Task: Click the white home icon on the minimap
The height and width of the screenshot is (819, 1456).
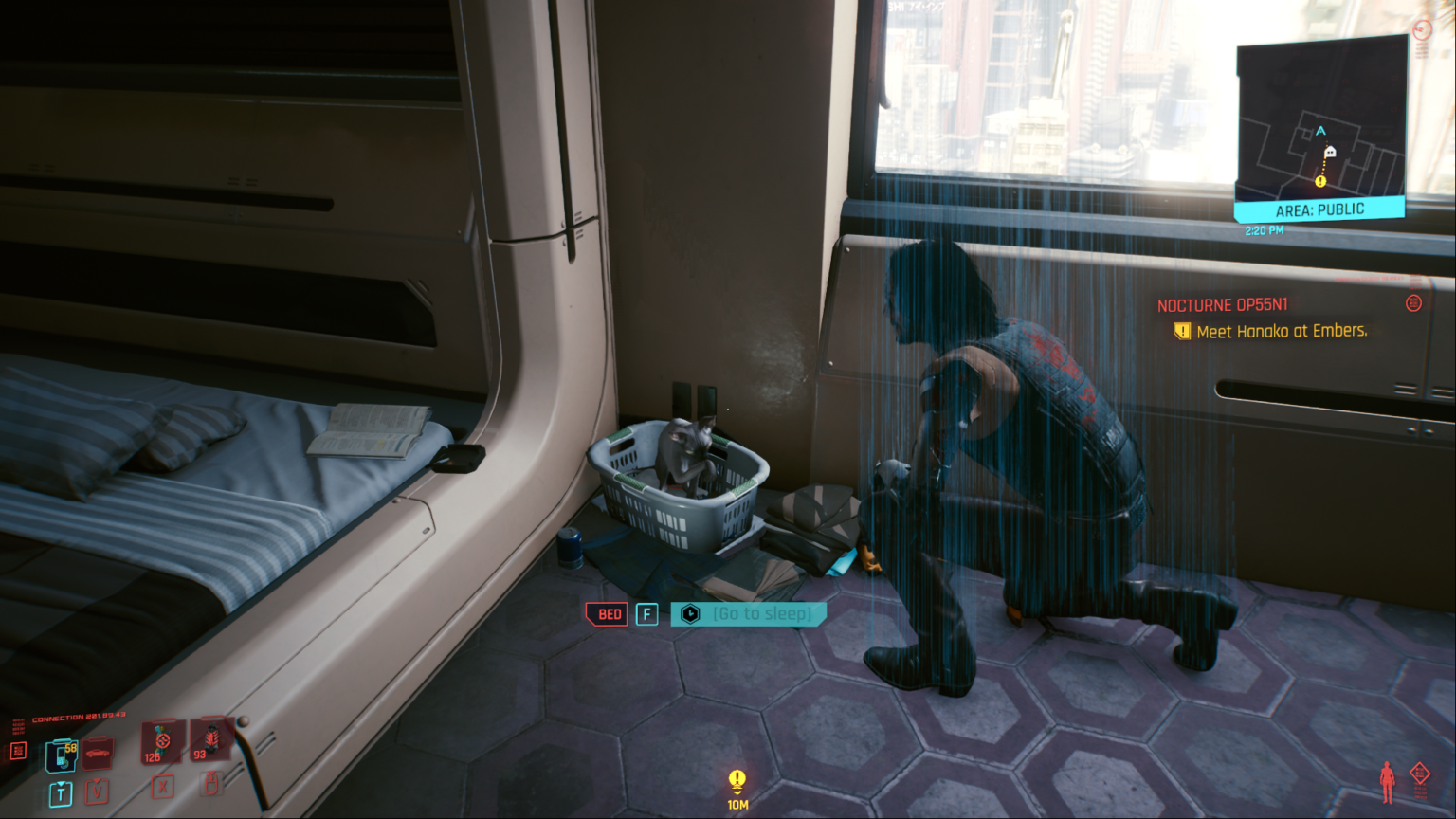Action: (x=1329, y=152)
